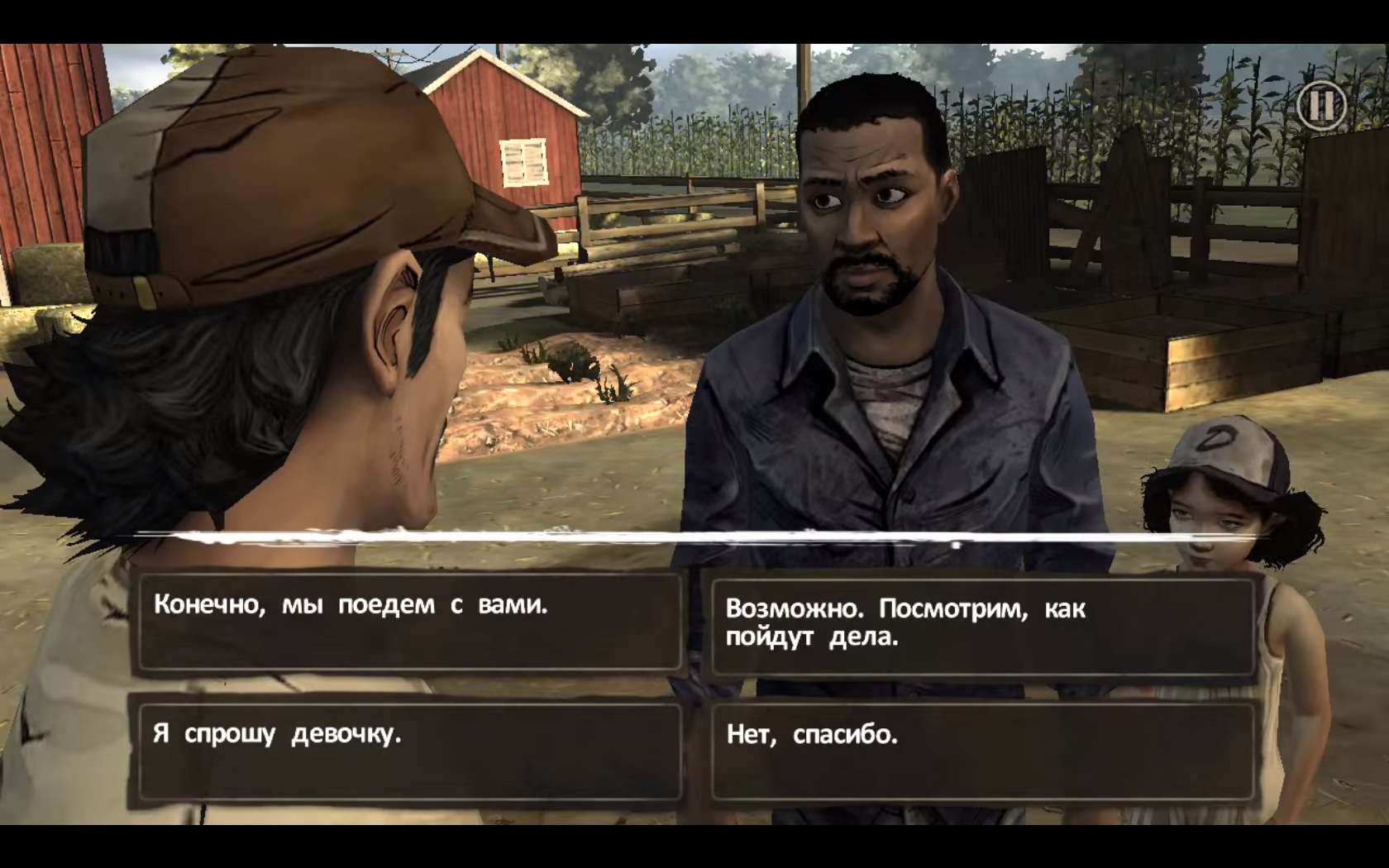Choose "Конечно, мы поедем с вами." reply
The image size is (1389, 868).
[x=409, y=622]
